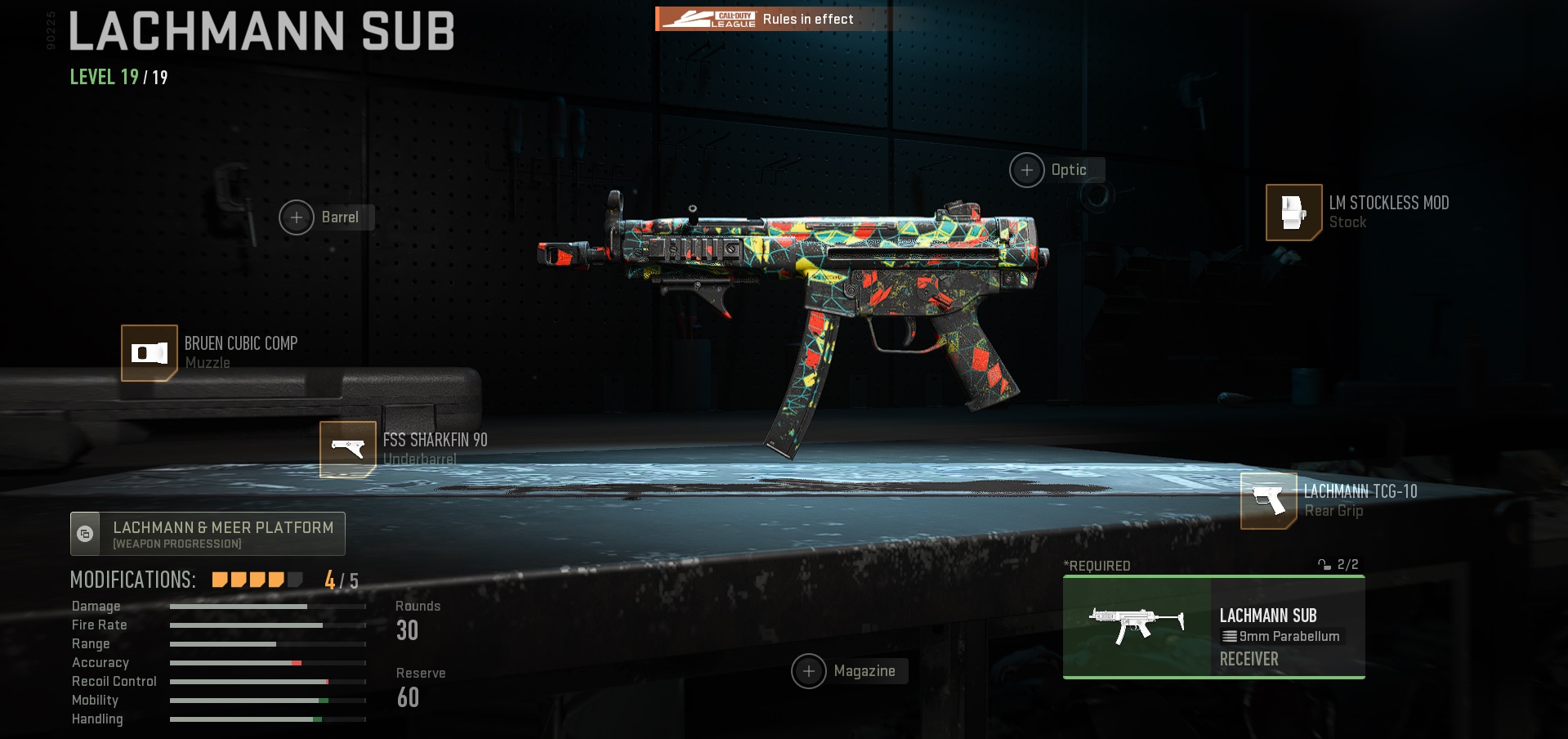The height and width of the screenshot is (739, 1568).
Task: Choose the Lachmann TCG-10 rear grip
Action: point(1269,500)
